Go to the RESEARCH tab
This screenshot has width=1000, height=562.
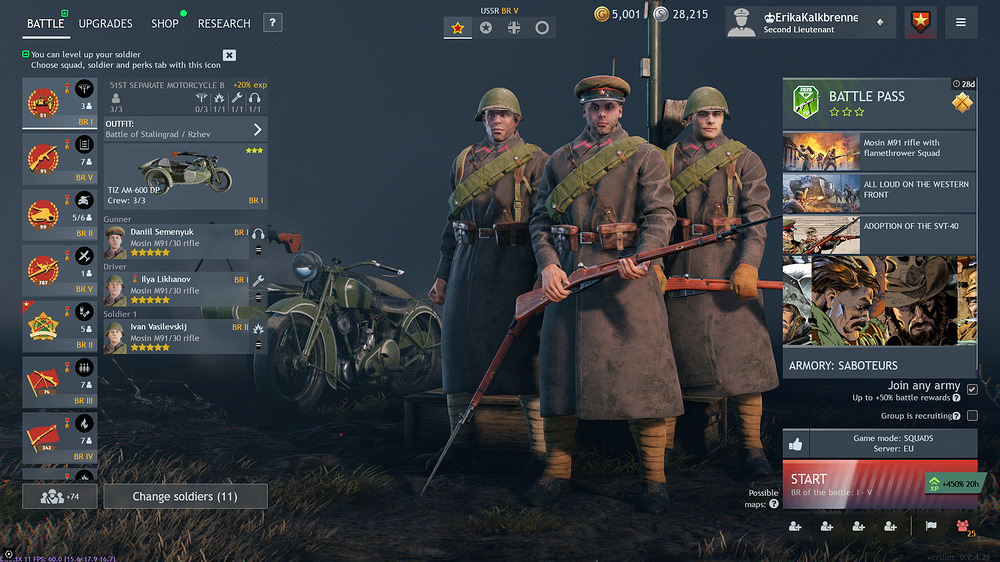(x=224, y=23)
